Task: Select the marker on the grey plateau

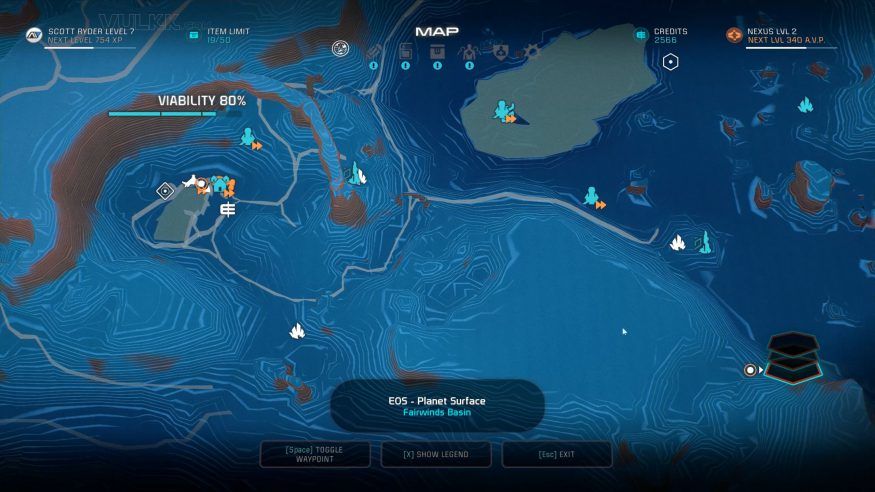Action: (x=504, y=111)
